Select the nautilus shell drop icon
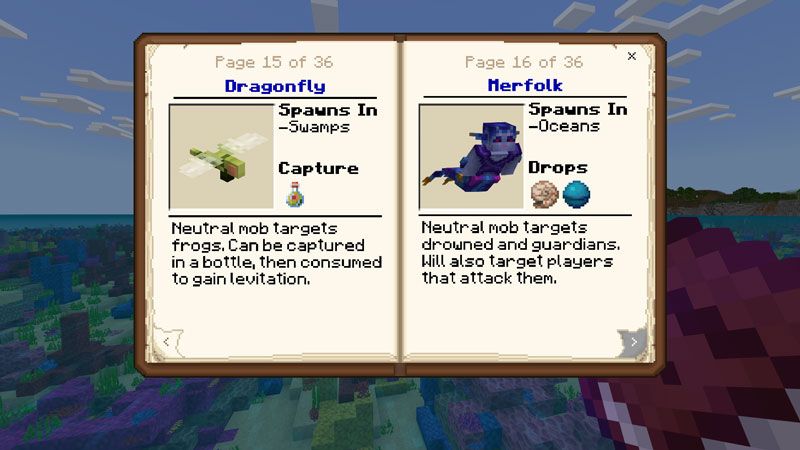 click(544, 193)
